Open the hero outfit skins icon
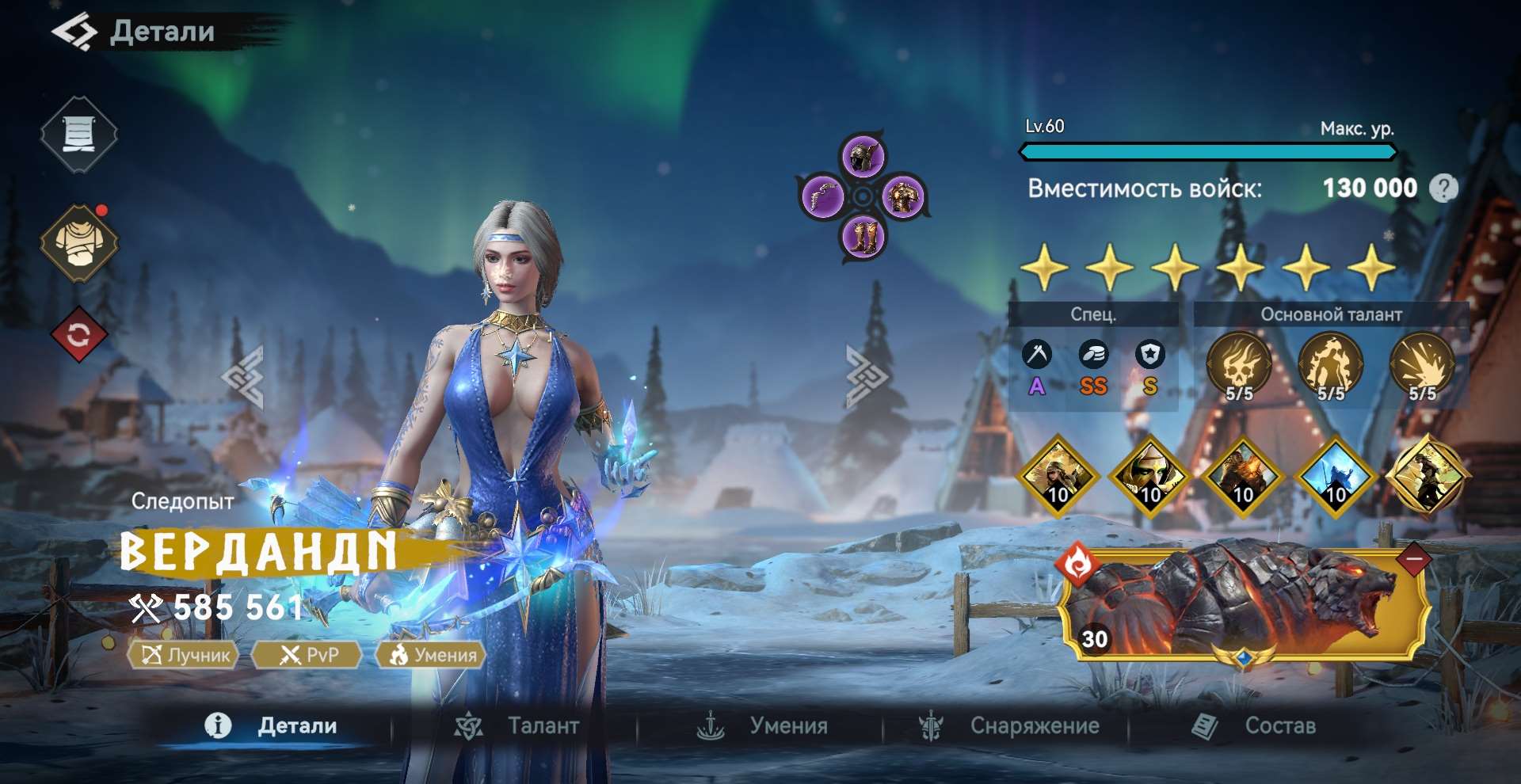The image size is (1521, 784). tap(78, 243)
